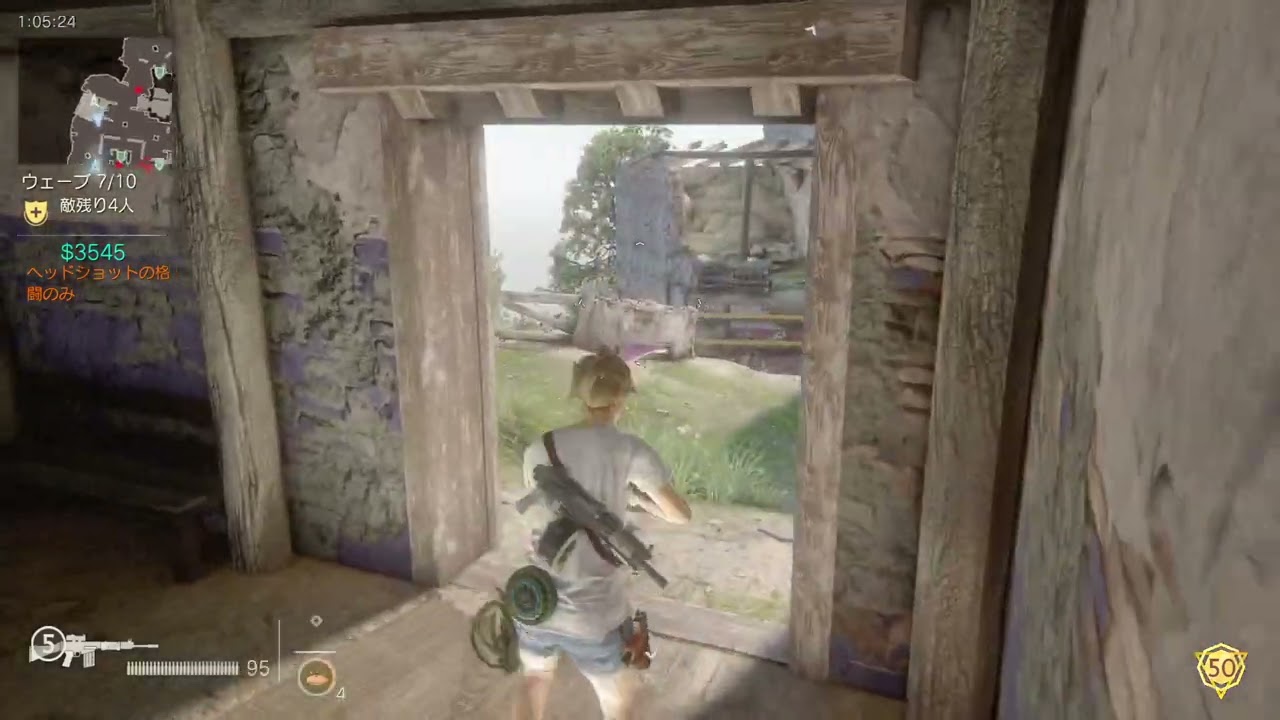1280x720 pixels.
Task: Choose the grenade item icon
Action: (316, 676)
